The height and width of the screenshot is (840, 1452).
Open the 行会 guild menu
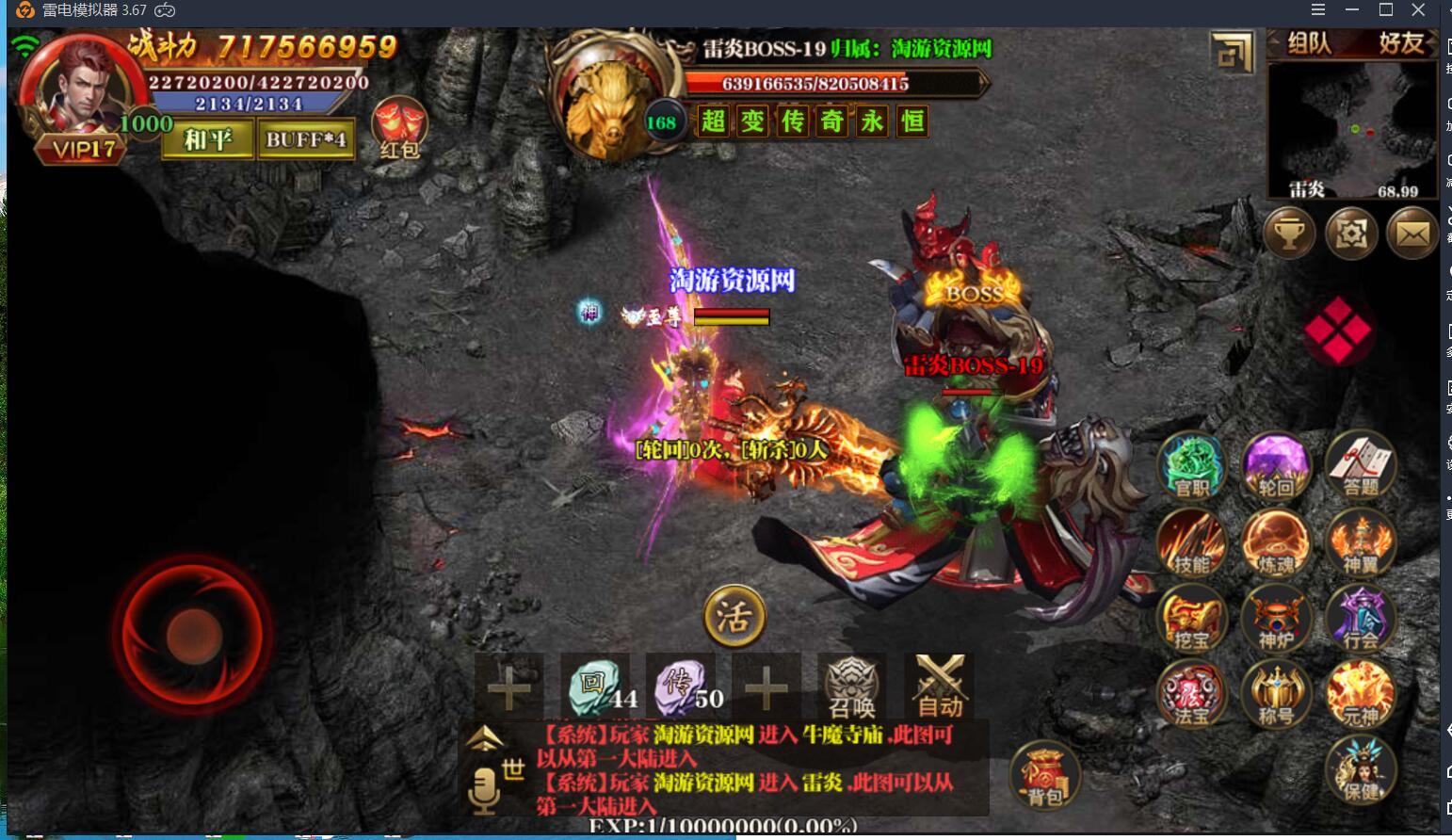1361,619
